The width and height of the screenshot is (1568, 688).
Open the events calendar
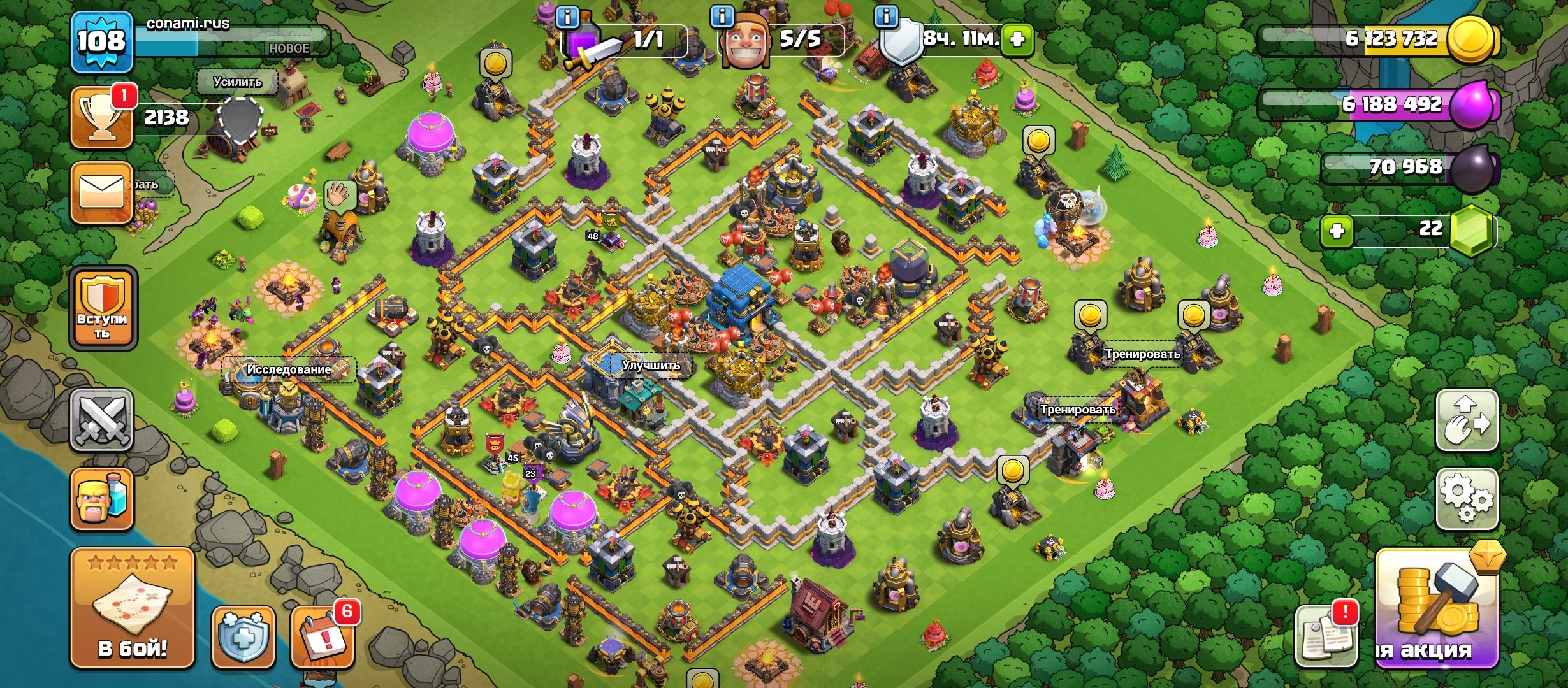[323, 637]
